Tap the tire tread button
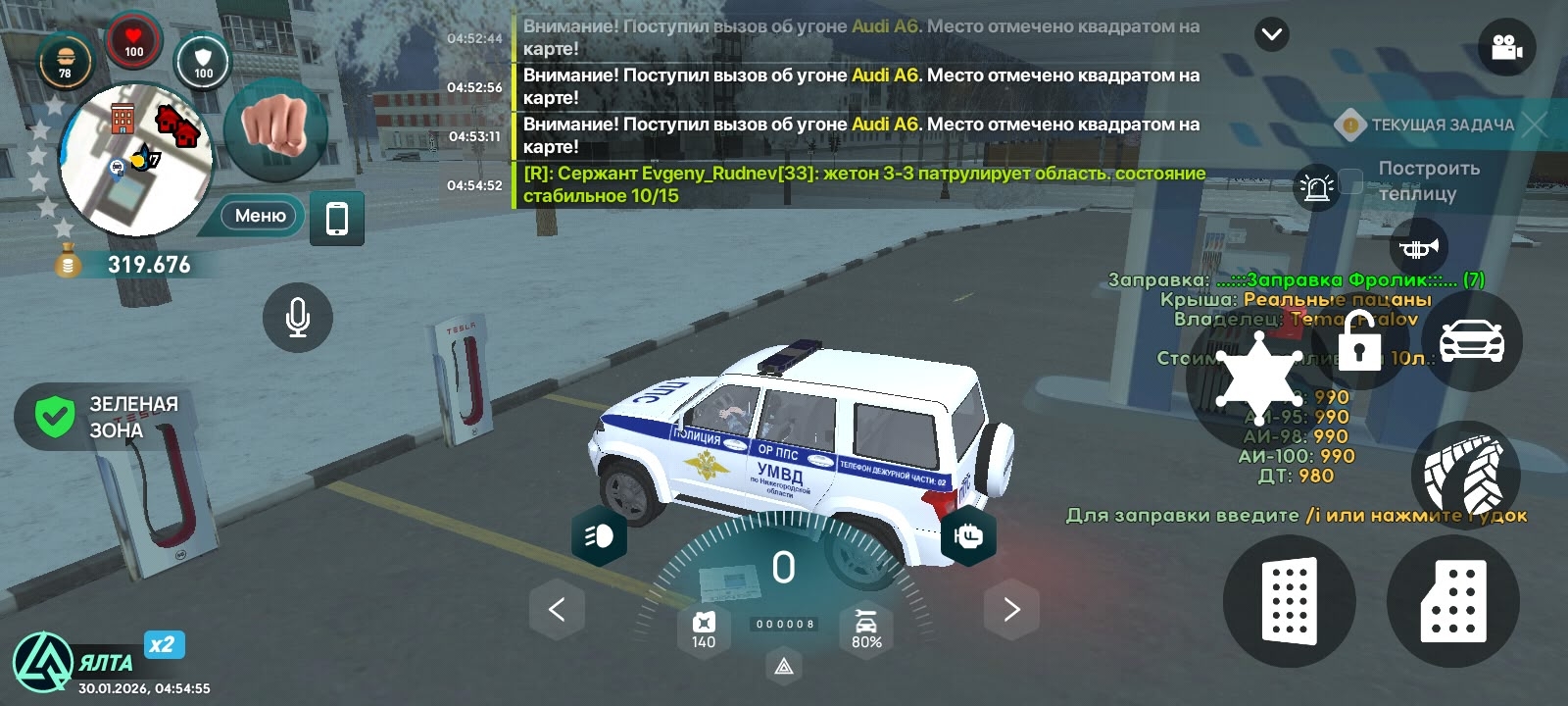This screenshot has height=706, width=1568. coord(1466,475)
